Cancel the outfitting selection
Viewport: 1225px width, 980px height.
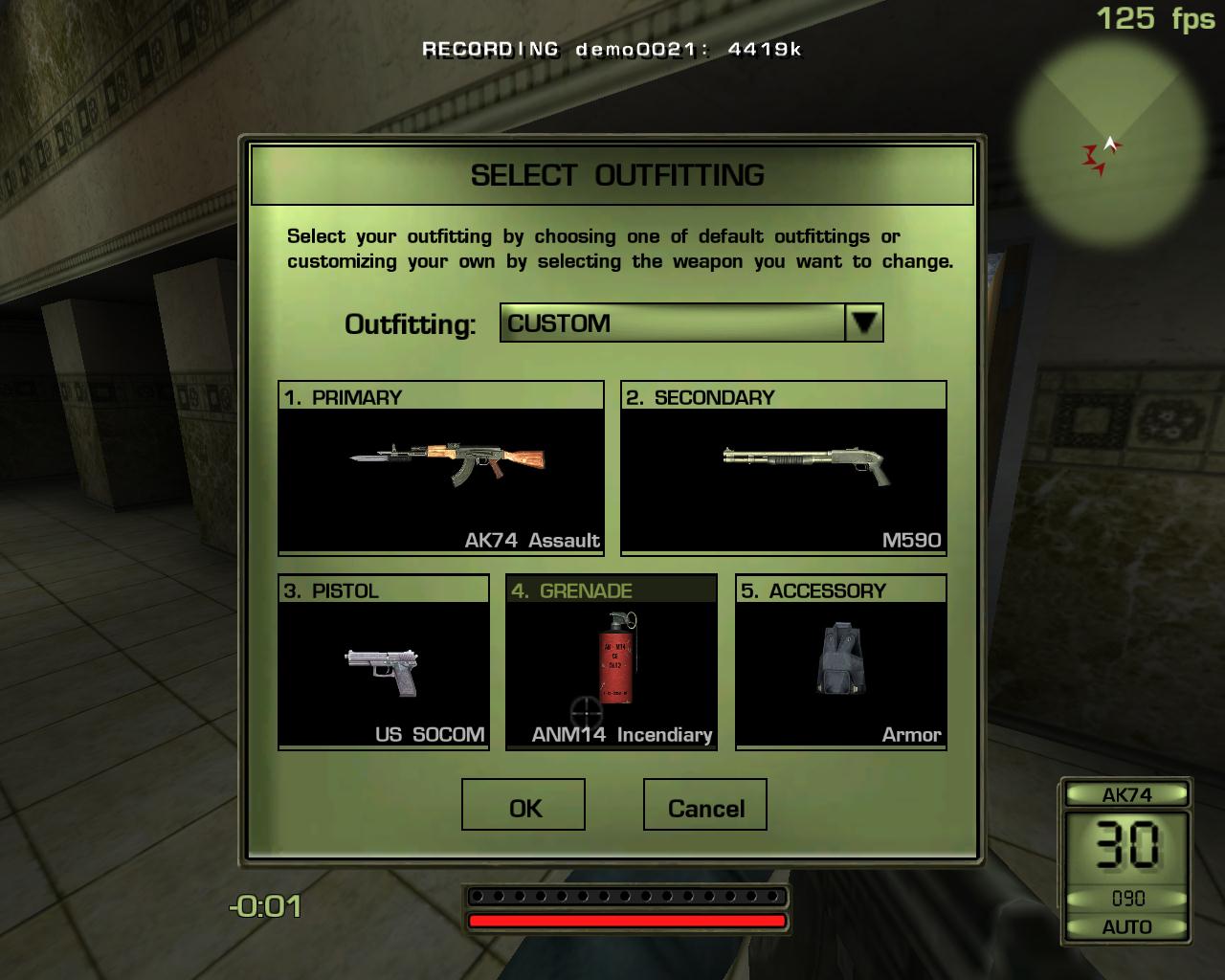pos(704,805)
